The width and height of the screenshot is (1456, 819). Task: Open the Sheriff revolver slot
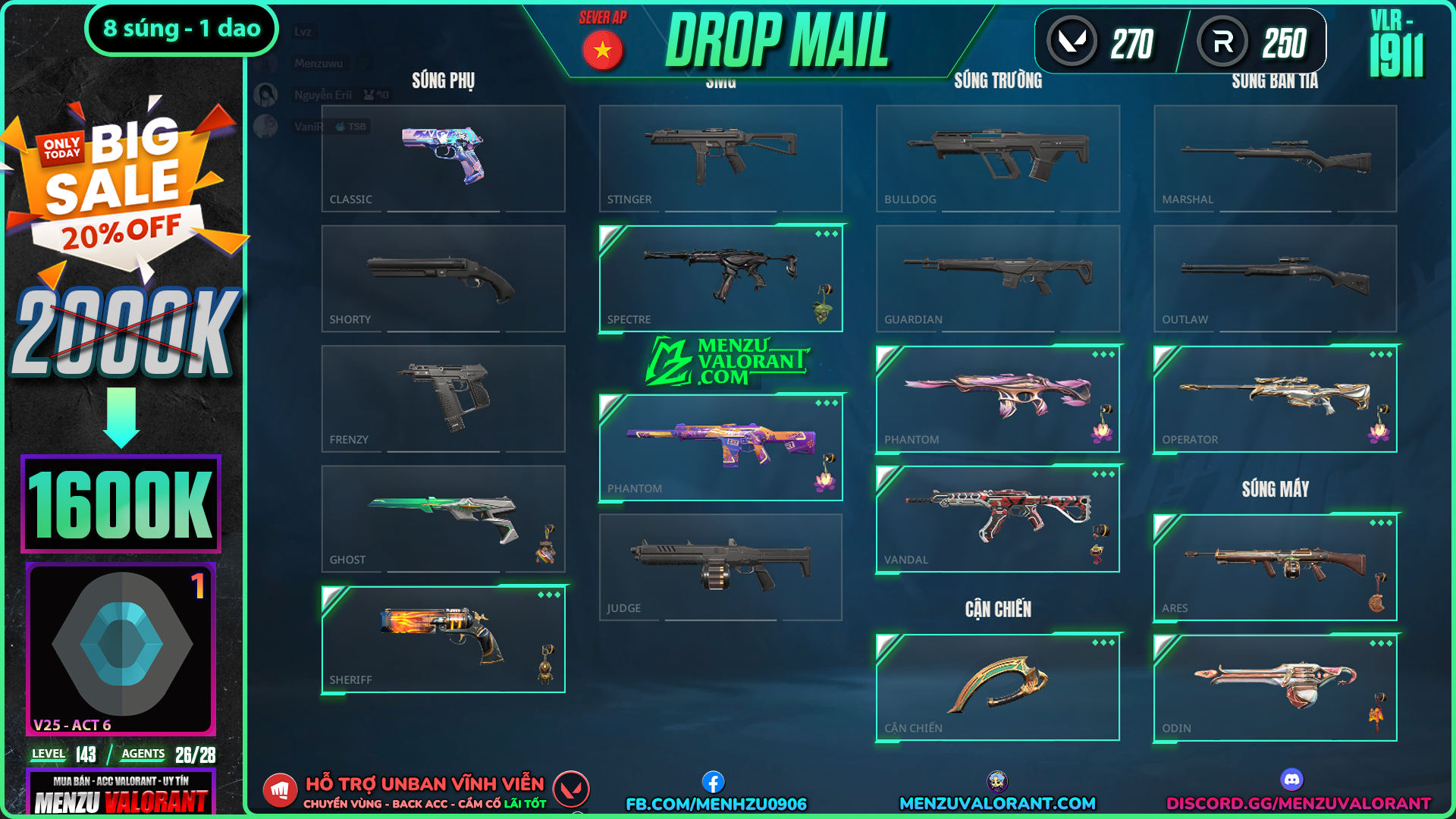(x=443, y=639)
